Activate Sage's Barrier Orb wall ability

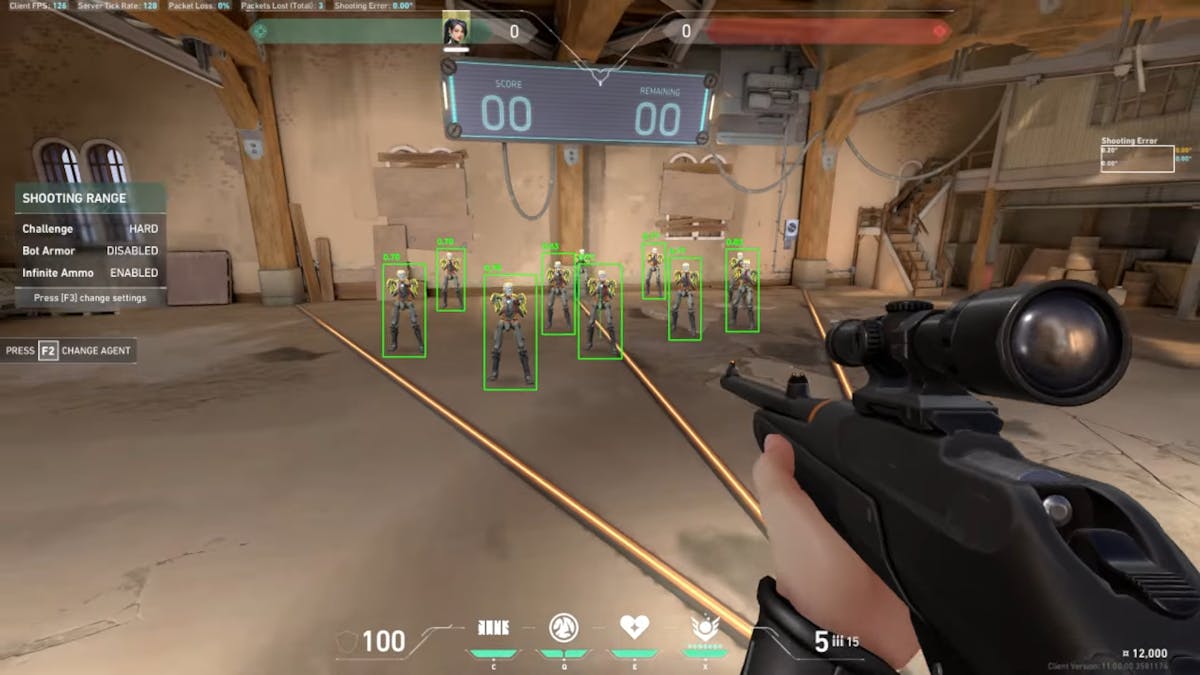(492, 628)
